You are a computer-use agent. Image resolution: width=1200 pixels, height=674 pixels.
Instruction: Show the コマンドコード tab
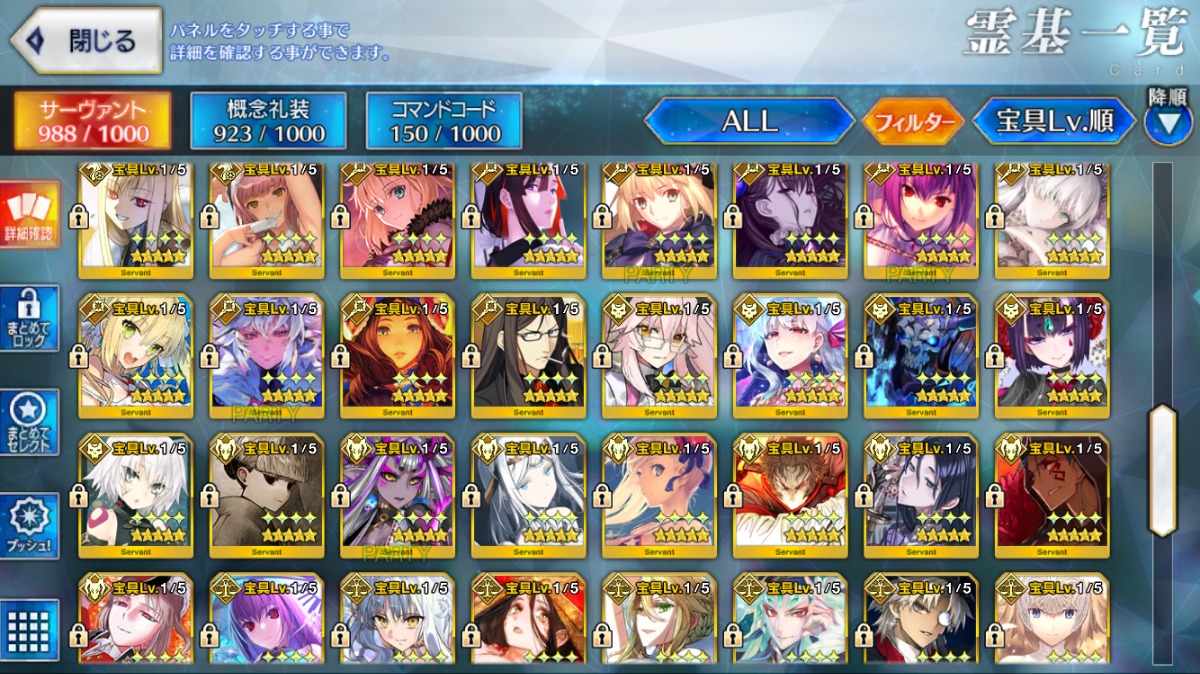444,121
